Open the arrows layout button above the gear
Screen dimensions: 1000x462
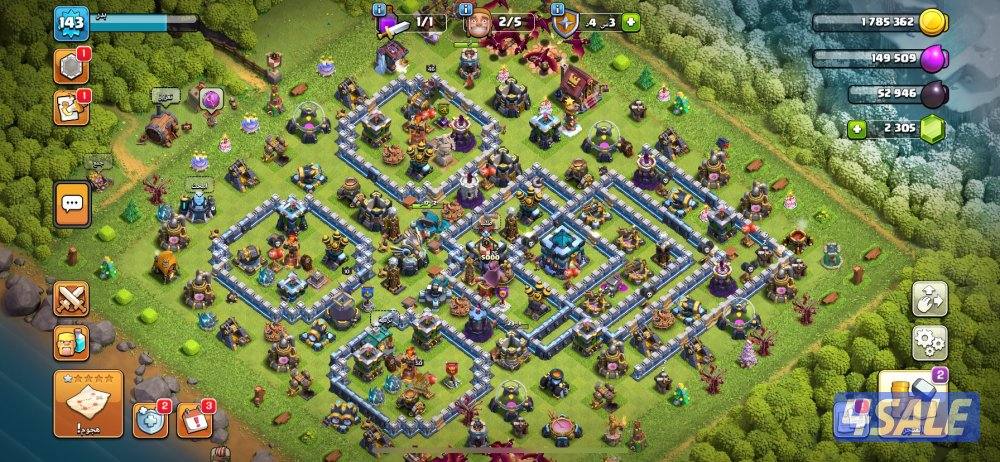tap(929, 299)
